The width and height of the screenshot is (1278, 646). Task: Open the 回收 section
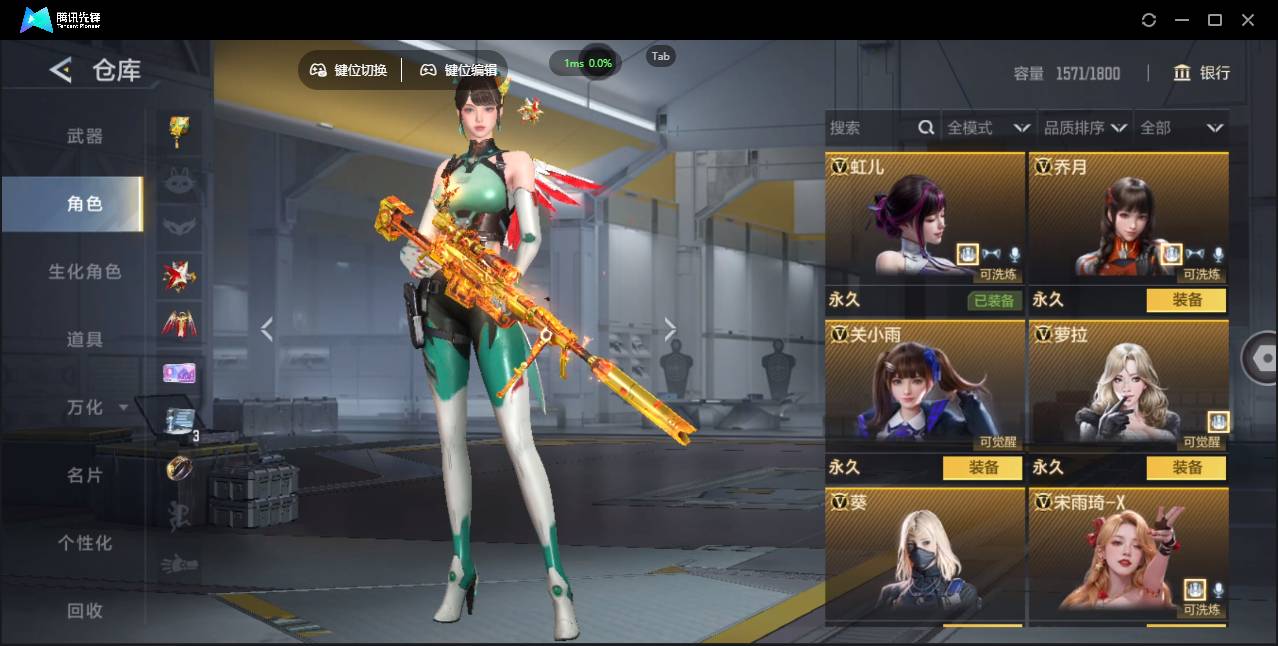click(84, 610)
